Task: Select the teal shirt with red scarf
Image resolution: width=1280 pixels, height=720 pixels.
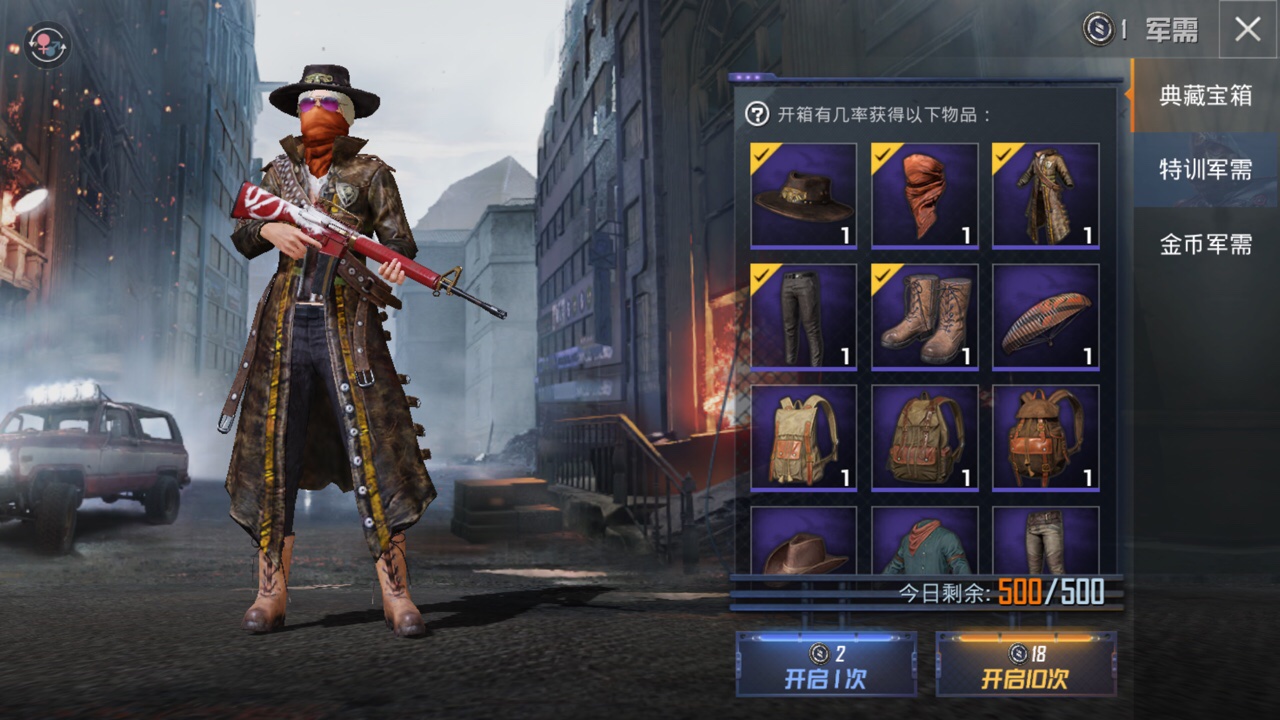Action: pos(925,542)
